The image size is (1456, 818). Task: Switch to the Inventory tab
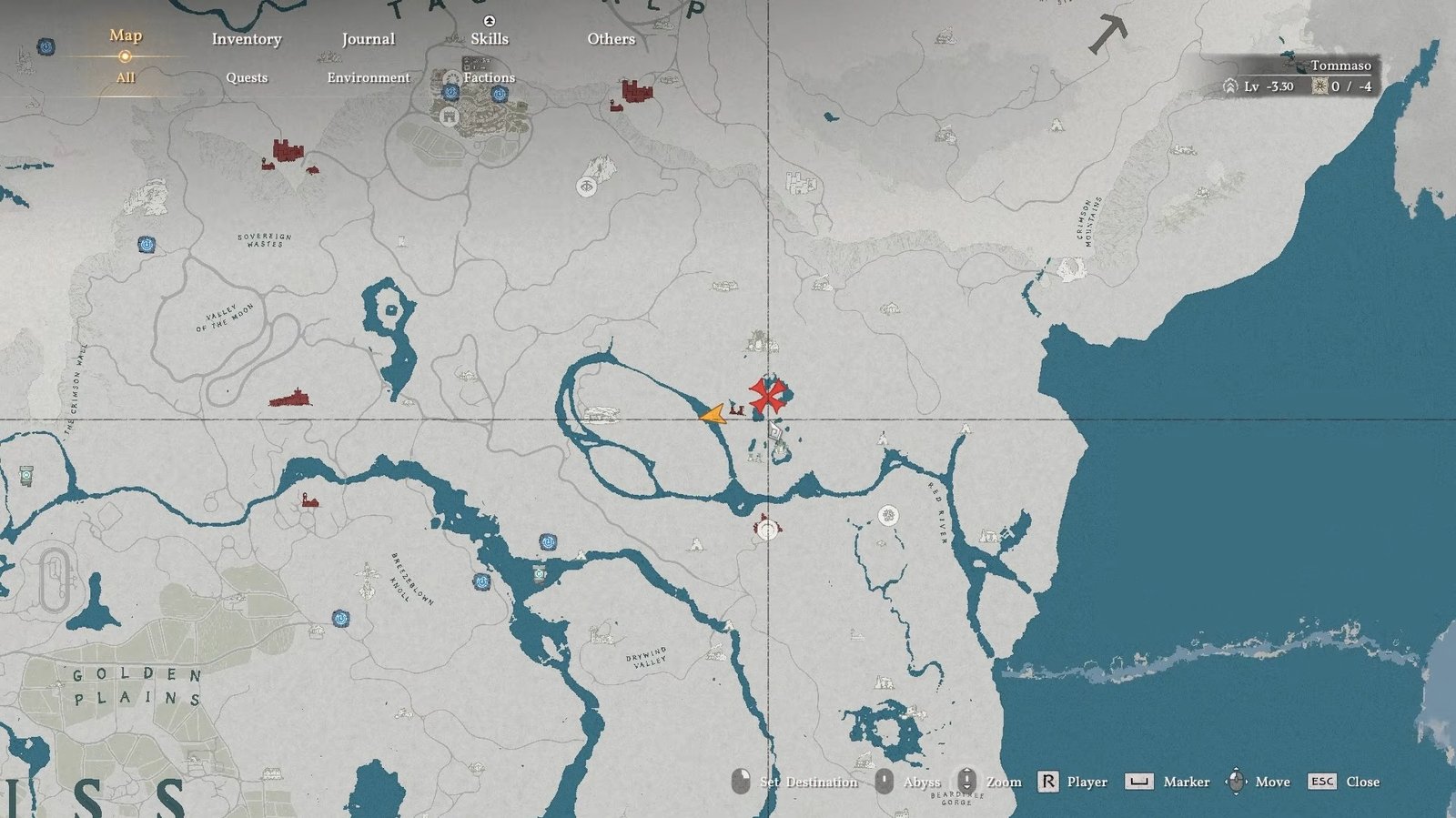247,39
